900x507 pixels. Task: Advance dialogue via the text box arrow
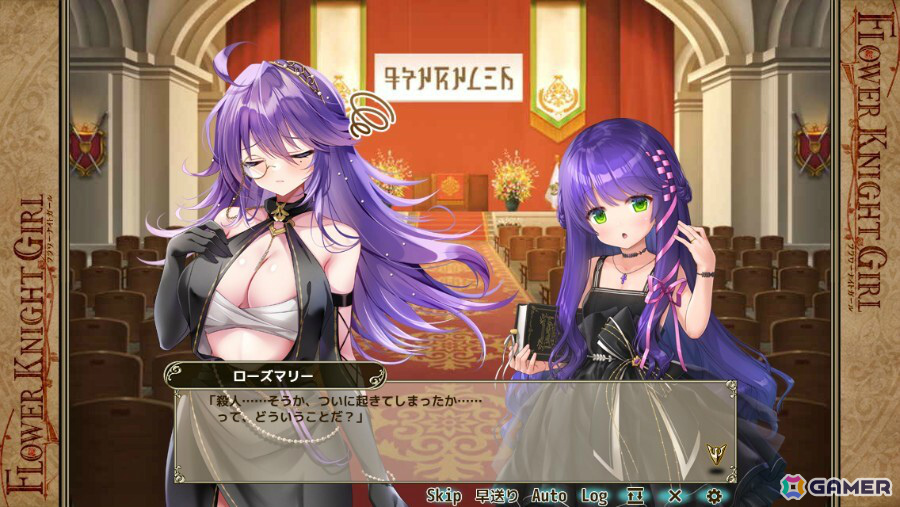click(x=715, y=452)
